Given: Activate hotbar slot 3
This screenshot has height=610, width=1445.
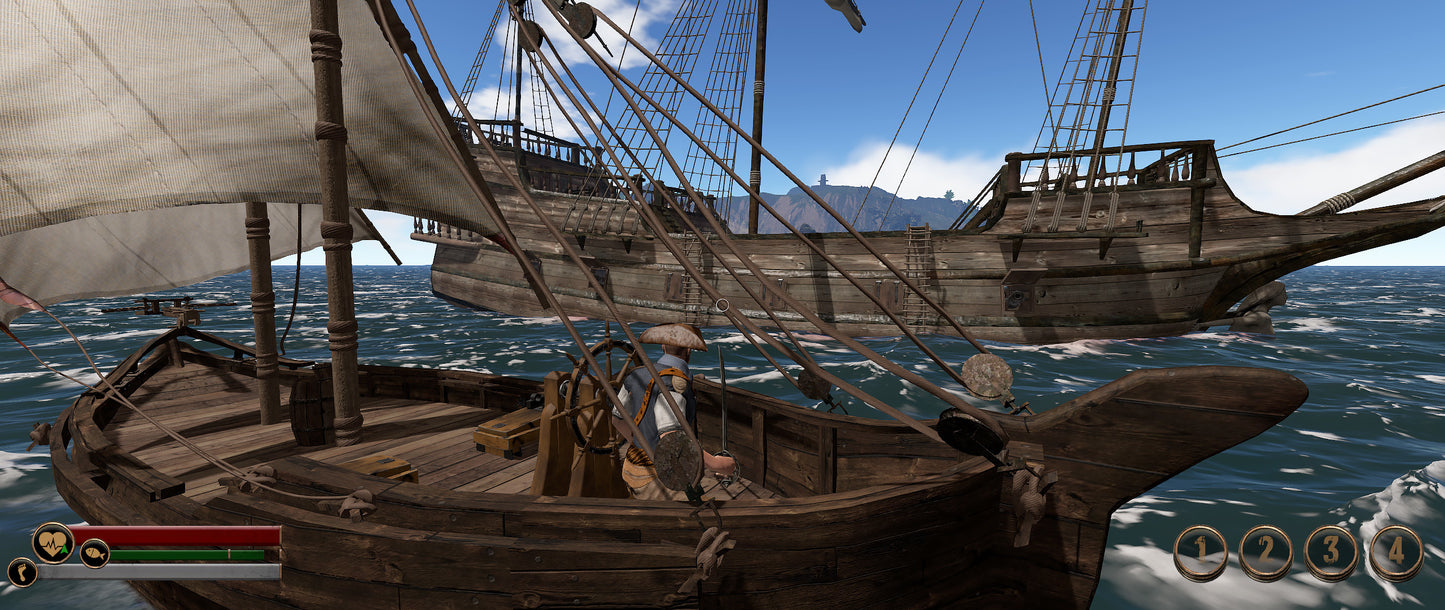Looking at the screenshot, I should [x=1331, y=553].
